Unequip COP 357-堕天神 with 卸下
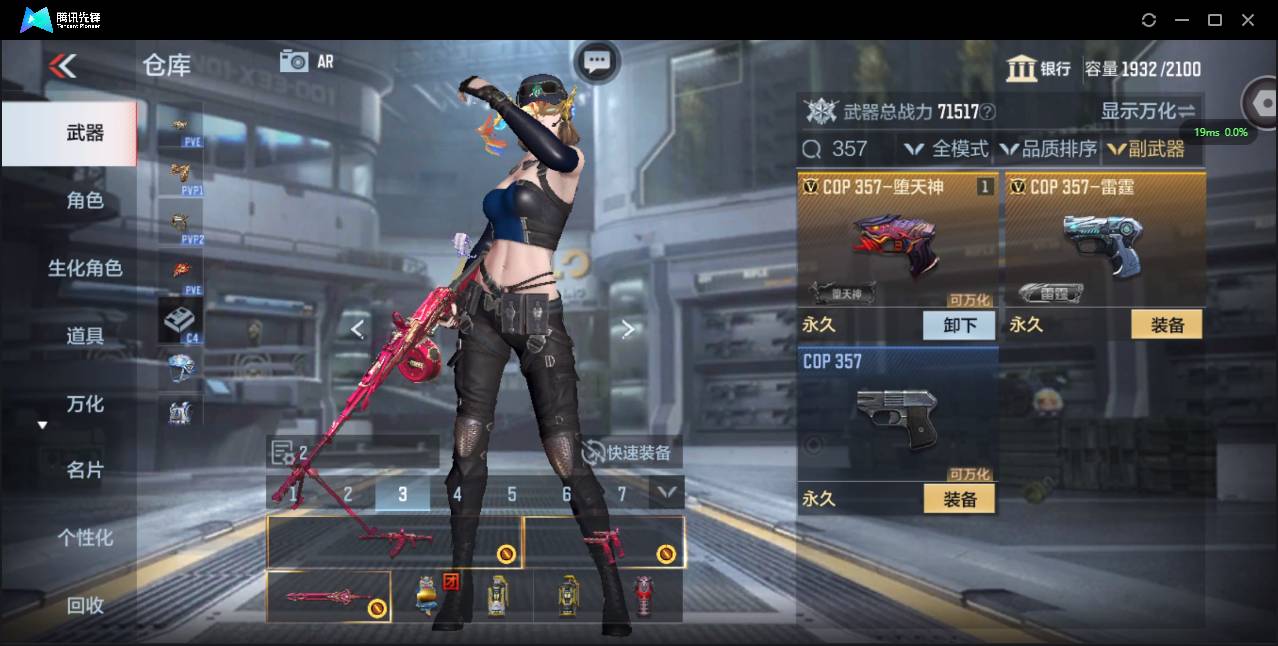Image resolution: width=1278 pixels, height=646 pixels. point(959,325)
